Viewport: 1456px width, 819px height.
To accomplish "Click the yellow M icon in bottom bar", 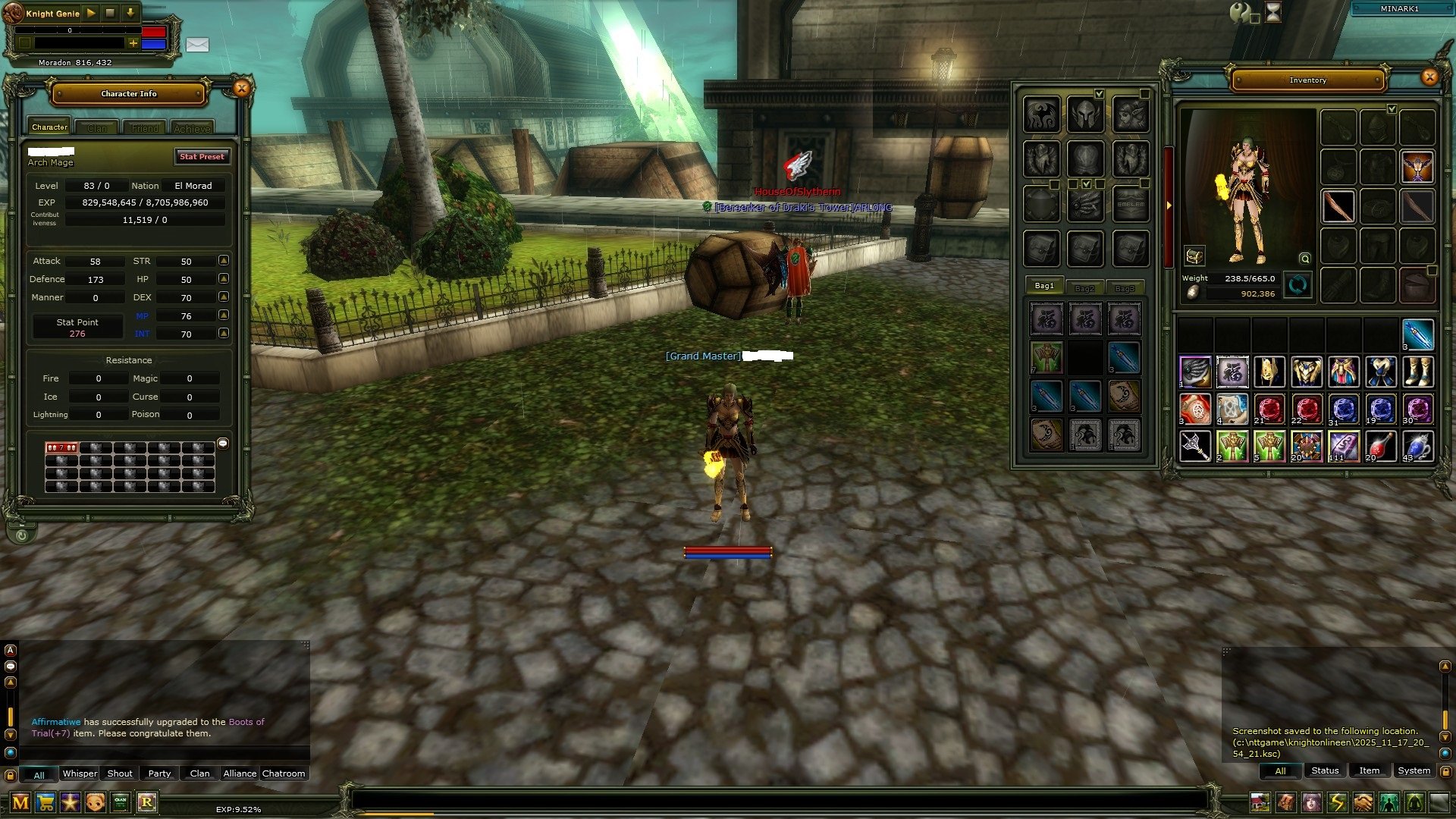I will coord(20,802).
